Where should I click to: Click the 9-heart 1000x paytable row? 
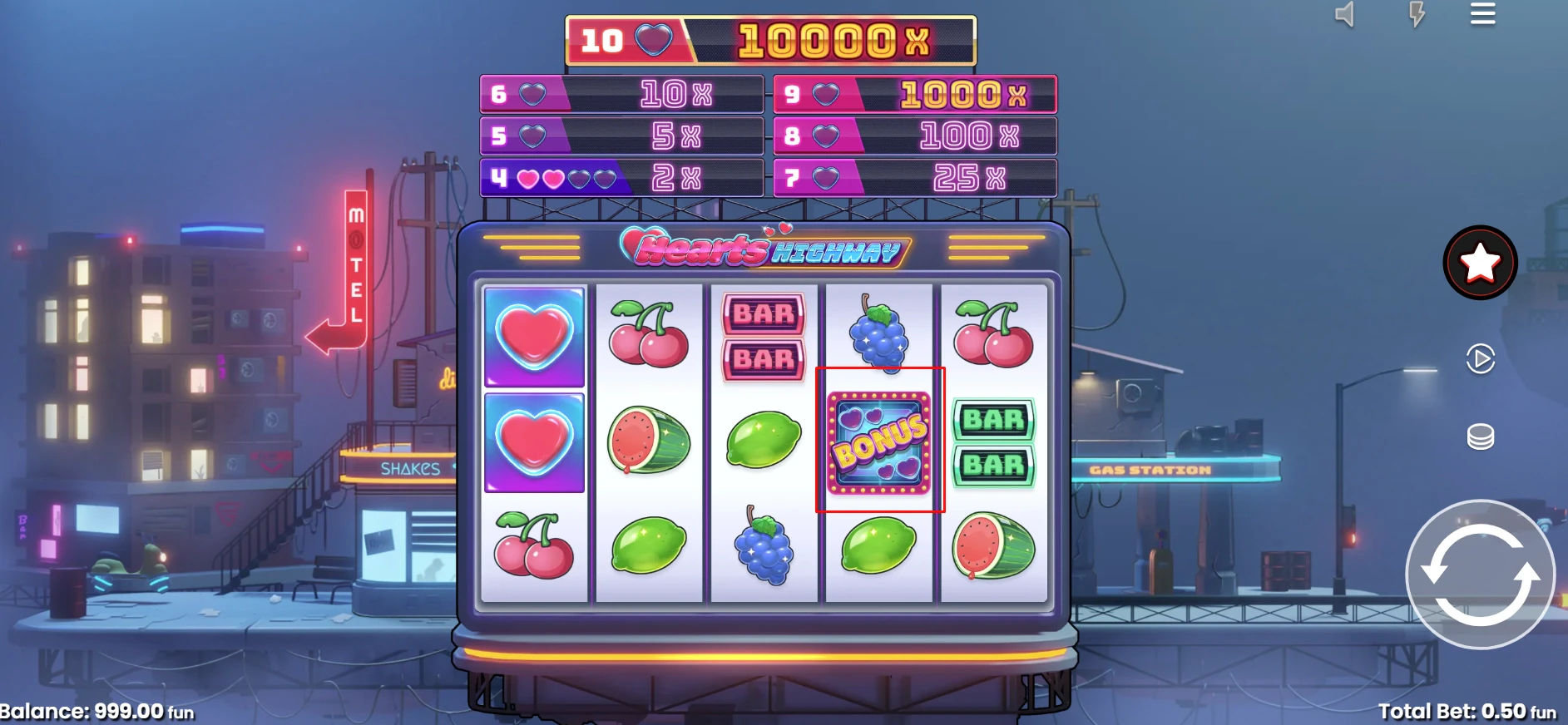point(913,93)
